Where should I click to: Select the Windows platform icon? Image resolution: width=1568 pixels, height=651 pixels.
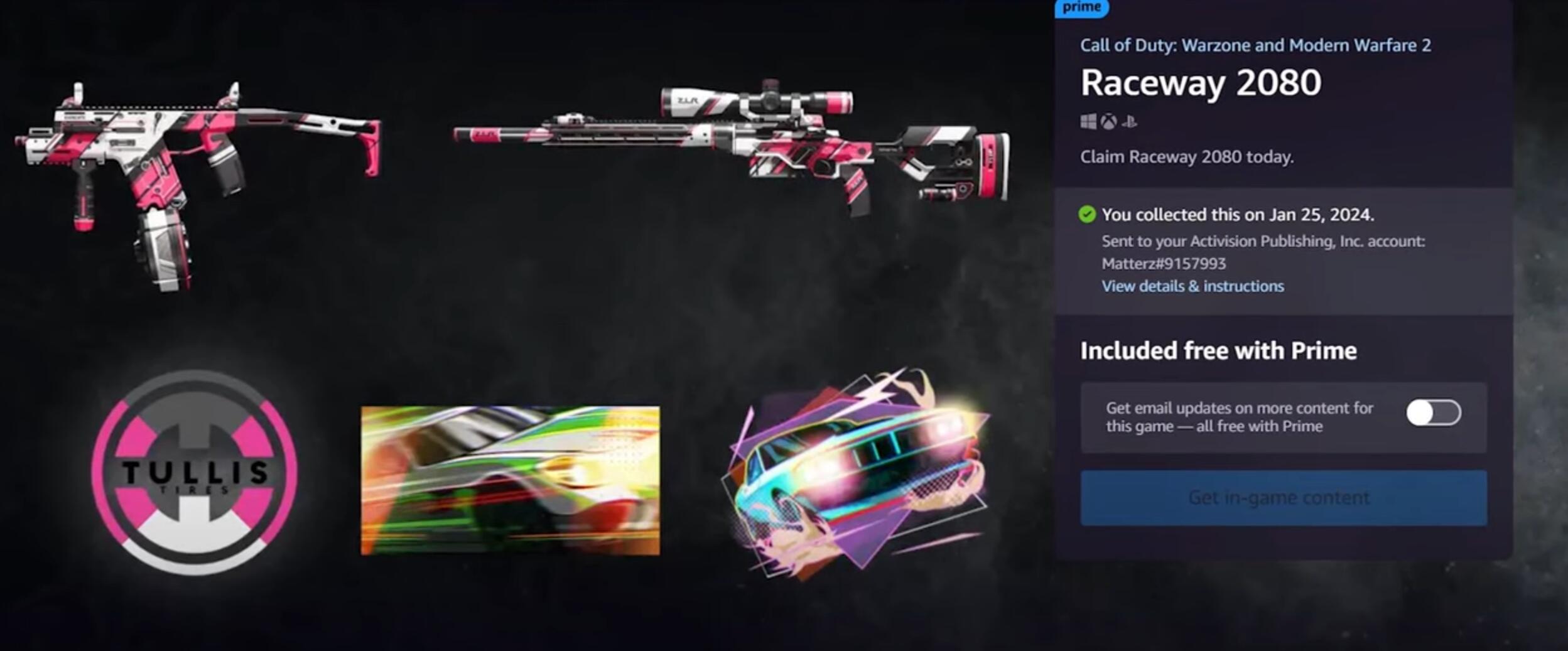(x=1088, y=121)
